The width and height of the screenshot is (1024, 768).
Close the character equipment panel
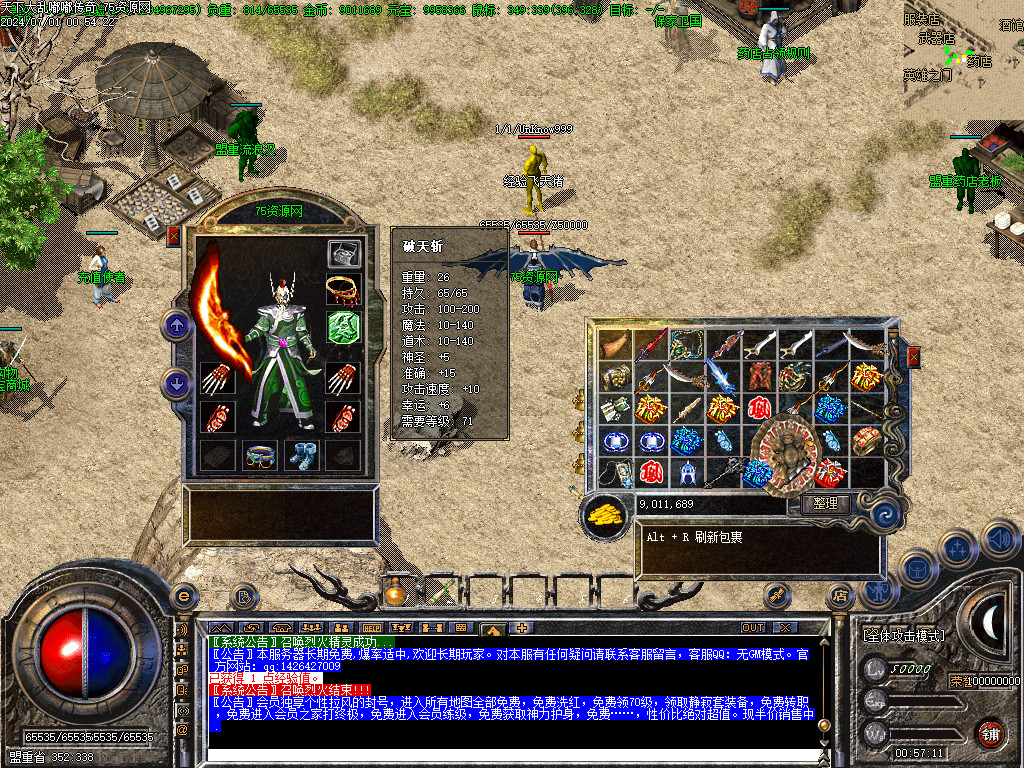174,236
